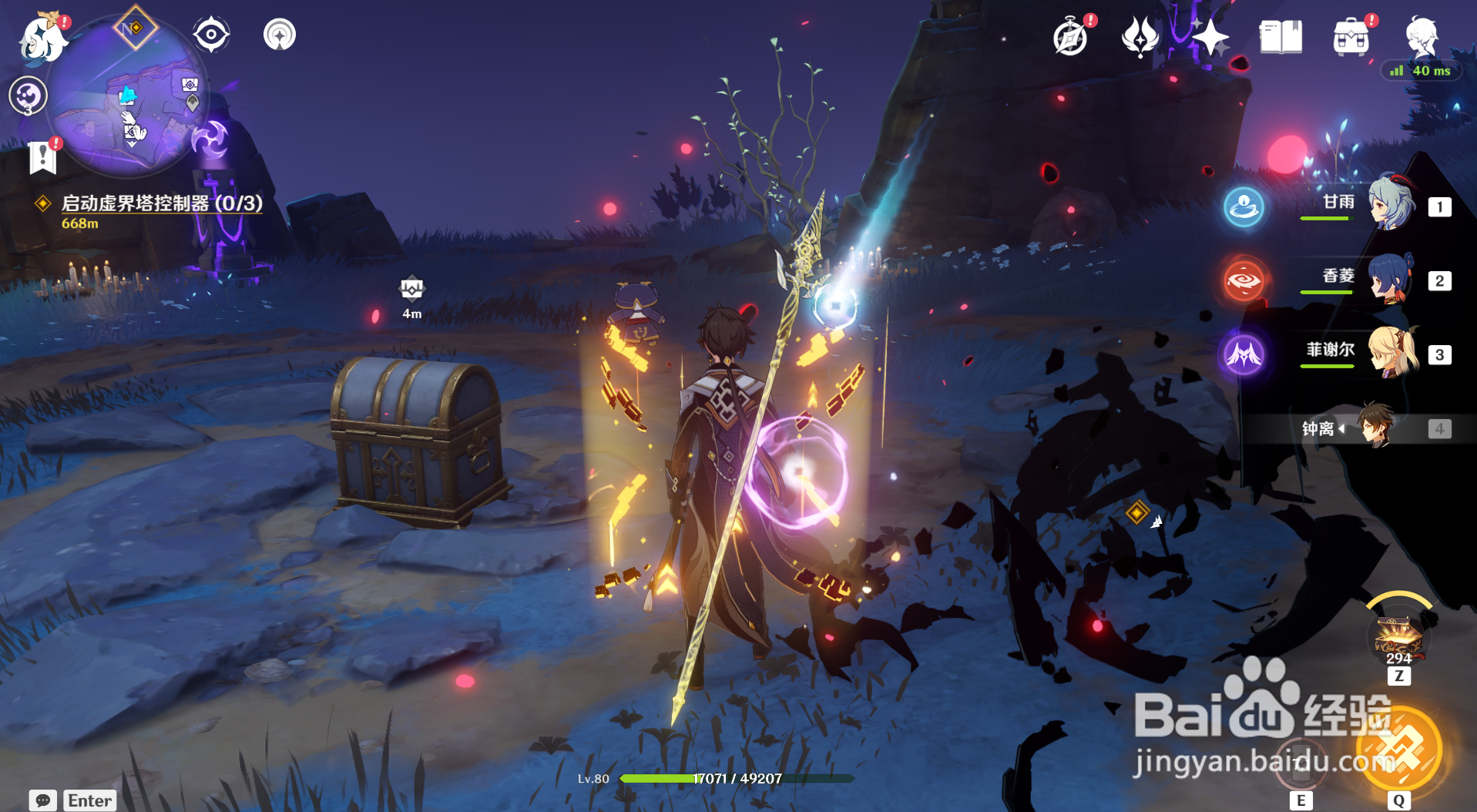Viewport: 1477px width, 812px height.
Task: Open the chat speech bubble
Action: click(42, 800)
